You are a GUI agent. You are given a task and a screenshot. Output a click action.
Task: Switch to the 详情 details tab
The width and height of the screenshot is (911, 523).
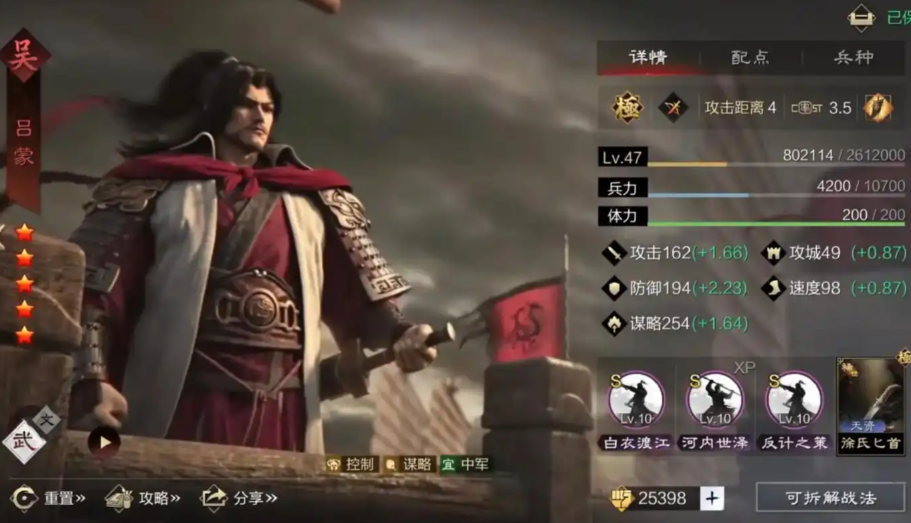click(x=648, y=58)
